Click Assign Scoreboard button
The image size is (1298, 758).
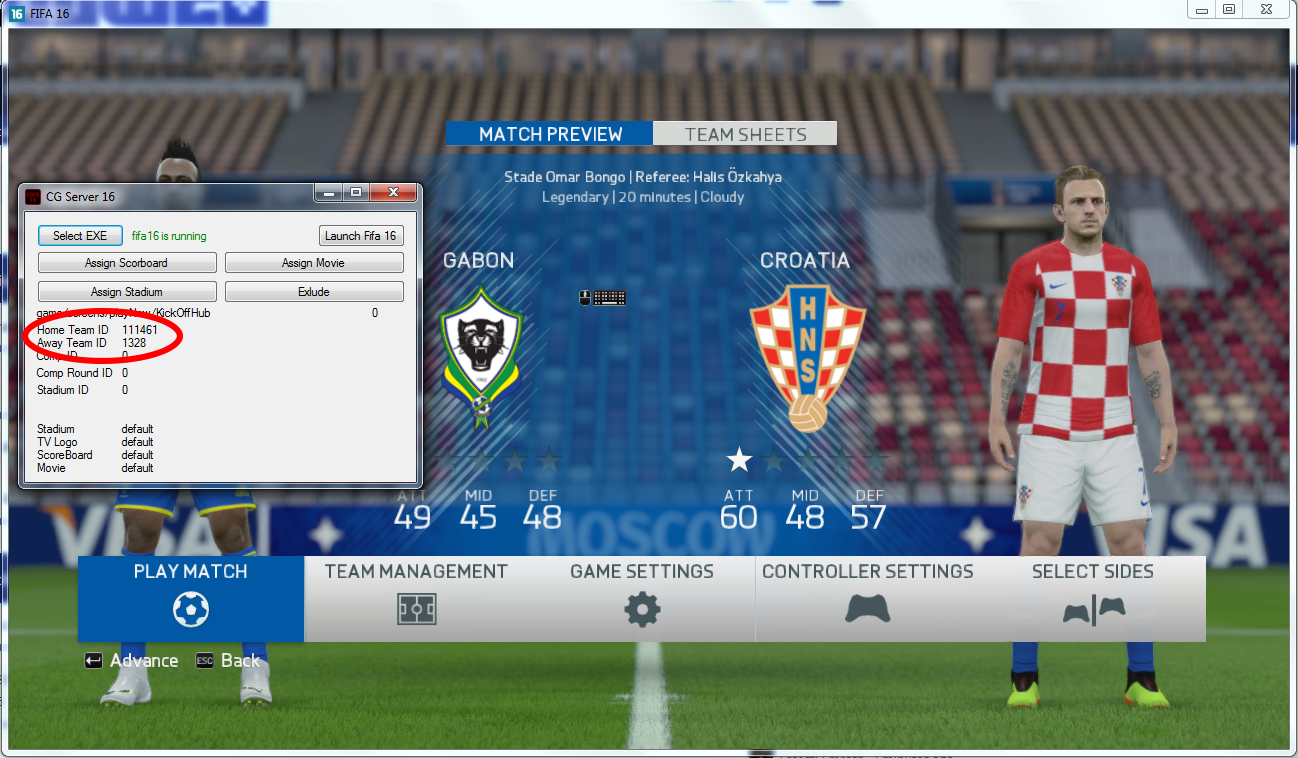click(127, 263)
